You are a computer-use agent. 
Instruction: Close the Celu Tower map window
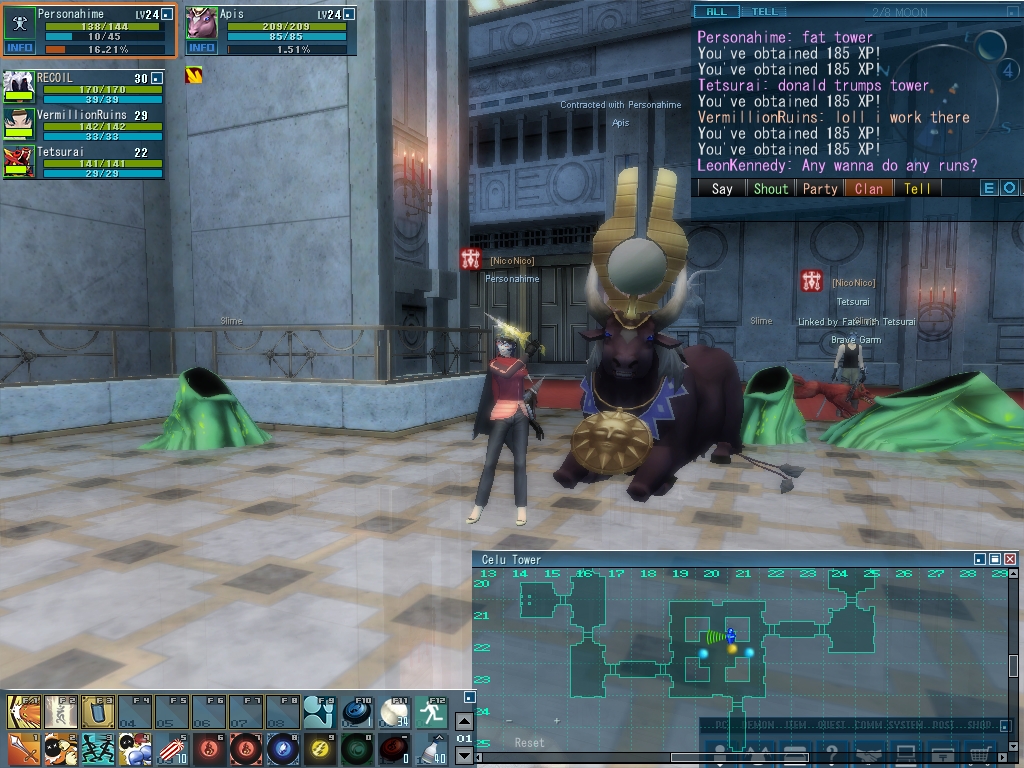1010,559
